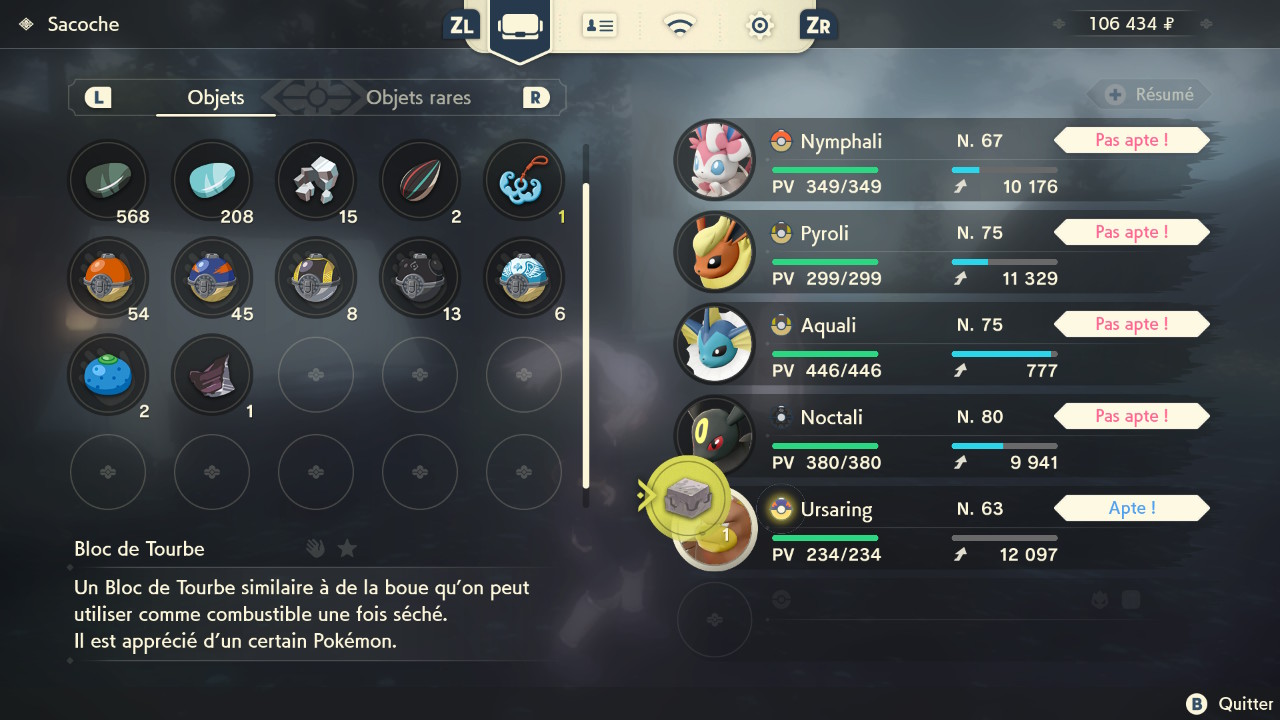This screenshot has width=1280, height=720.
Task: Select the striped black seed item
Action: [420, 181]
